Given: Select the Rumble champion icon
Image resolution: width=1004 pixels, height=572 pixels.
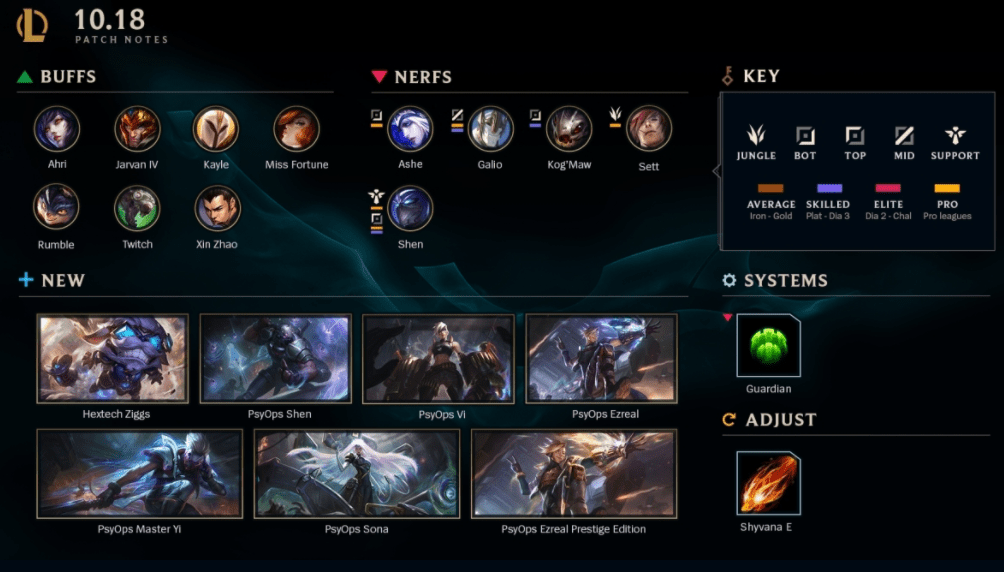Looking at the screenshot, I should click(x=57, y=208).
